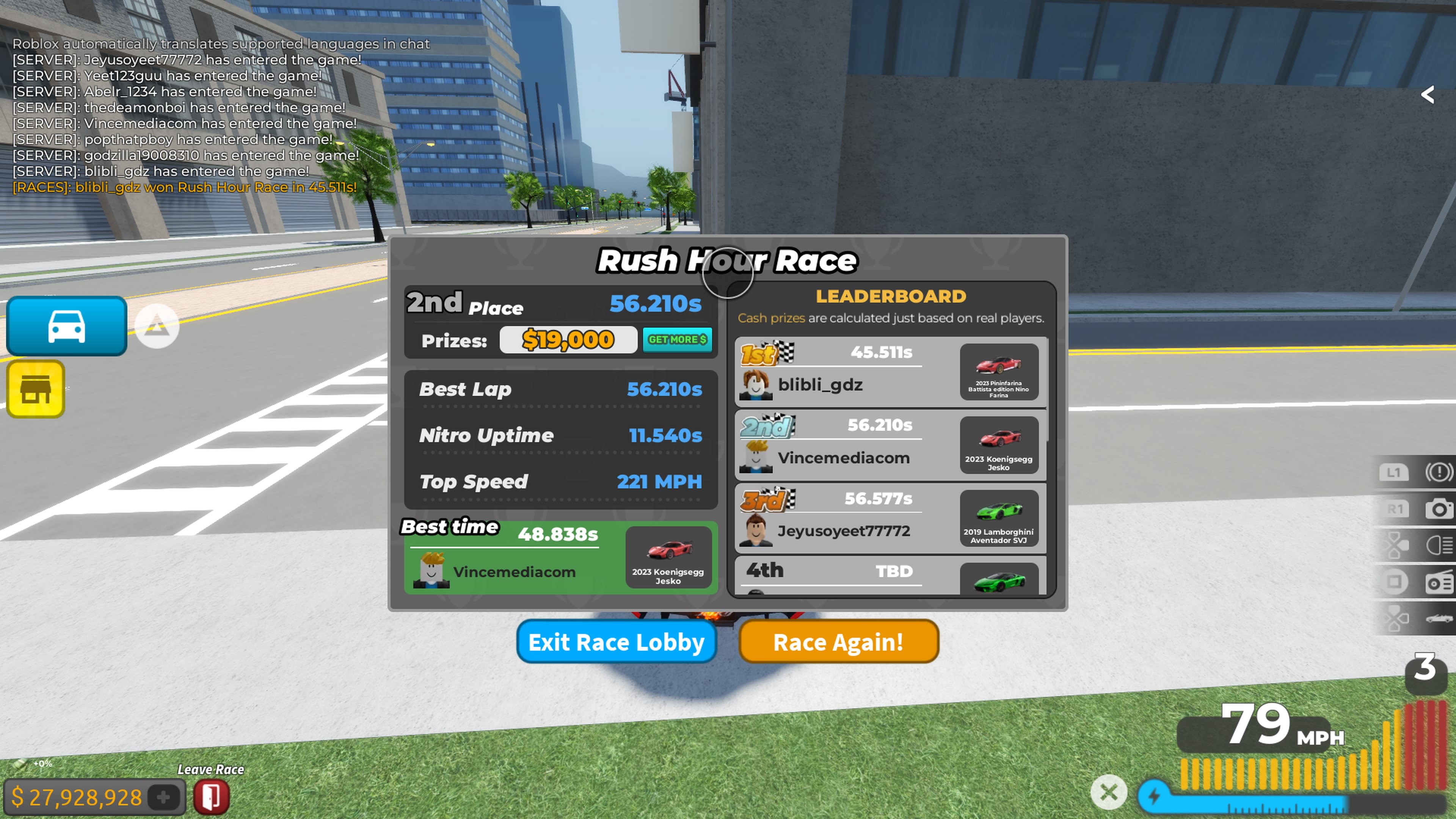The width and height of the screenshot is (1456, 819).
Task: Open the camera mode icon
Action: [x=1439, y=509]
